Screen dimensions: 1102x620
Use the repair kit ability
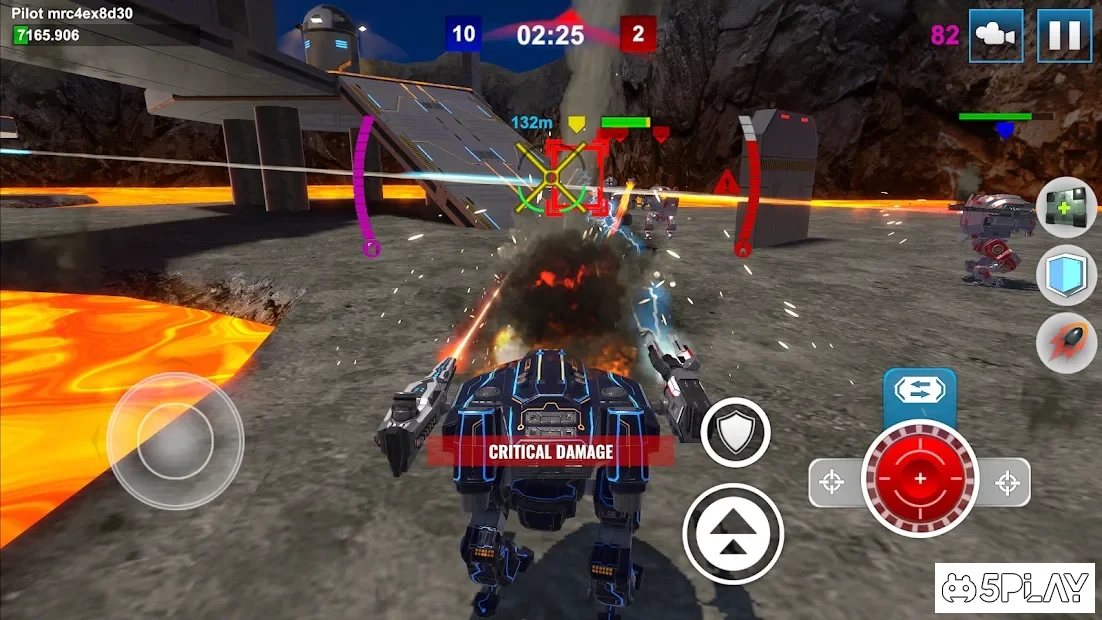pos(1066,207)
